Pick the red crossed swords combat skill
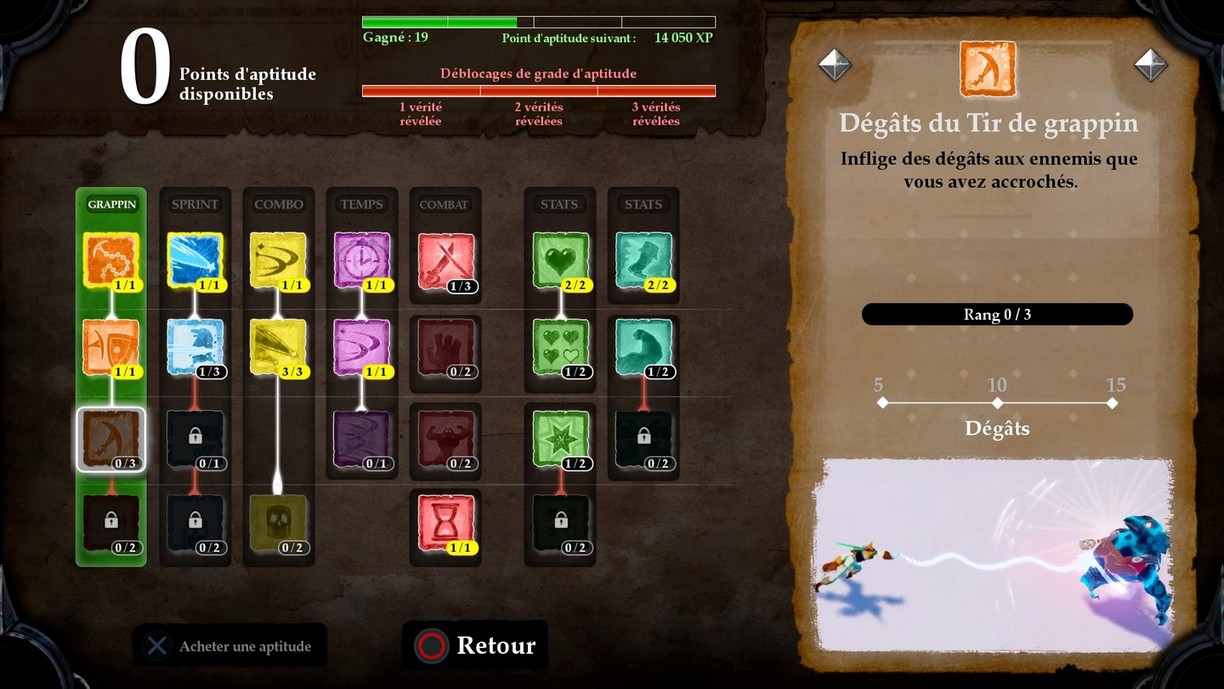Screen dimensions: 1224x689 click(446, 261)
